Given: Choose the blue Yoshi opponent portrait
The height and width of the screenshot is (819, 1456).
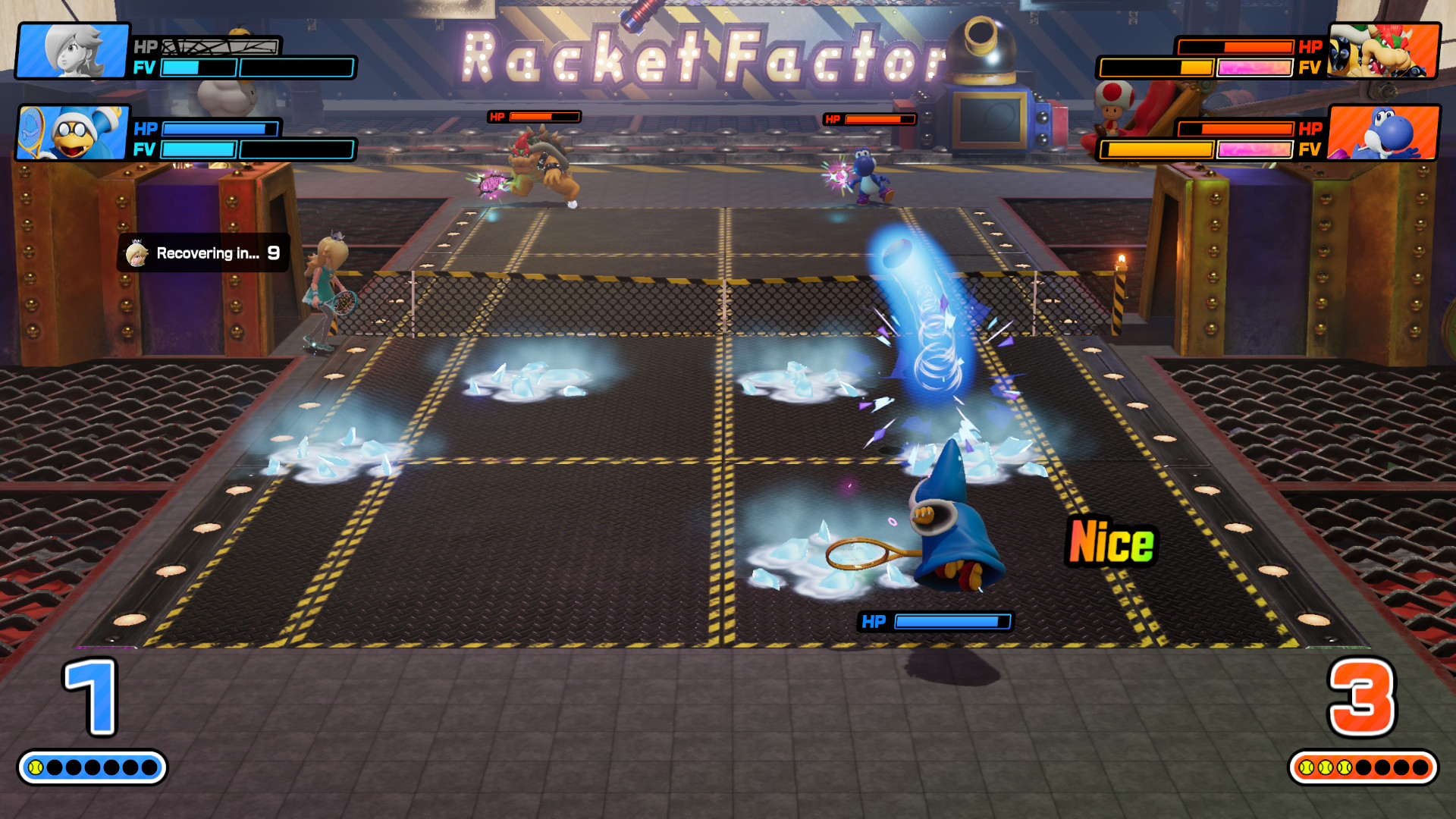Looking at the screenshot, I should [x=1383, y=133].
